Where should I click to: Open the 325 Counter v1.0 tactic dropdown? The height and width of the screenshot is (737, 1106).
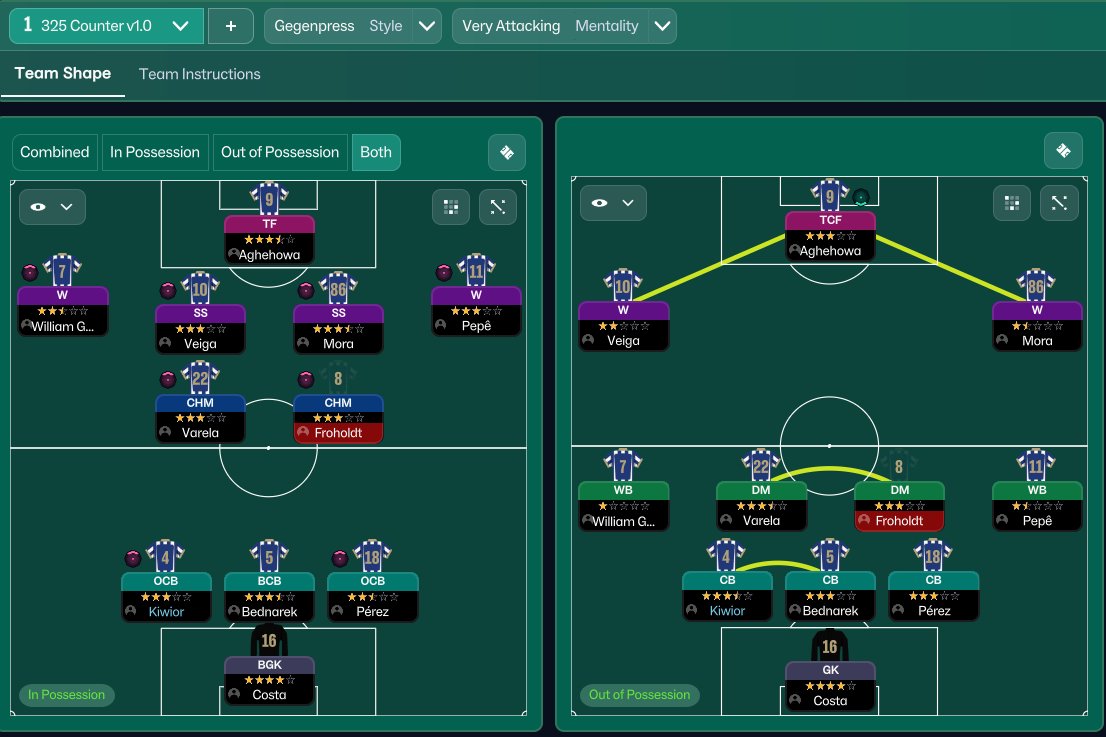pos(106,26)
